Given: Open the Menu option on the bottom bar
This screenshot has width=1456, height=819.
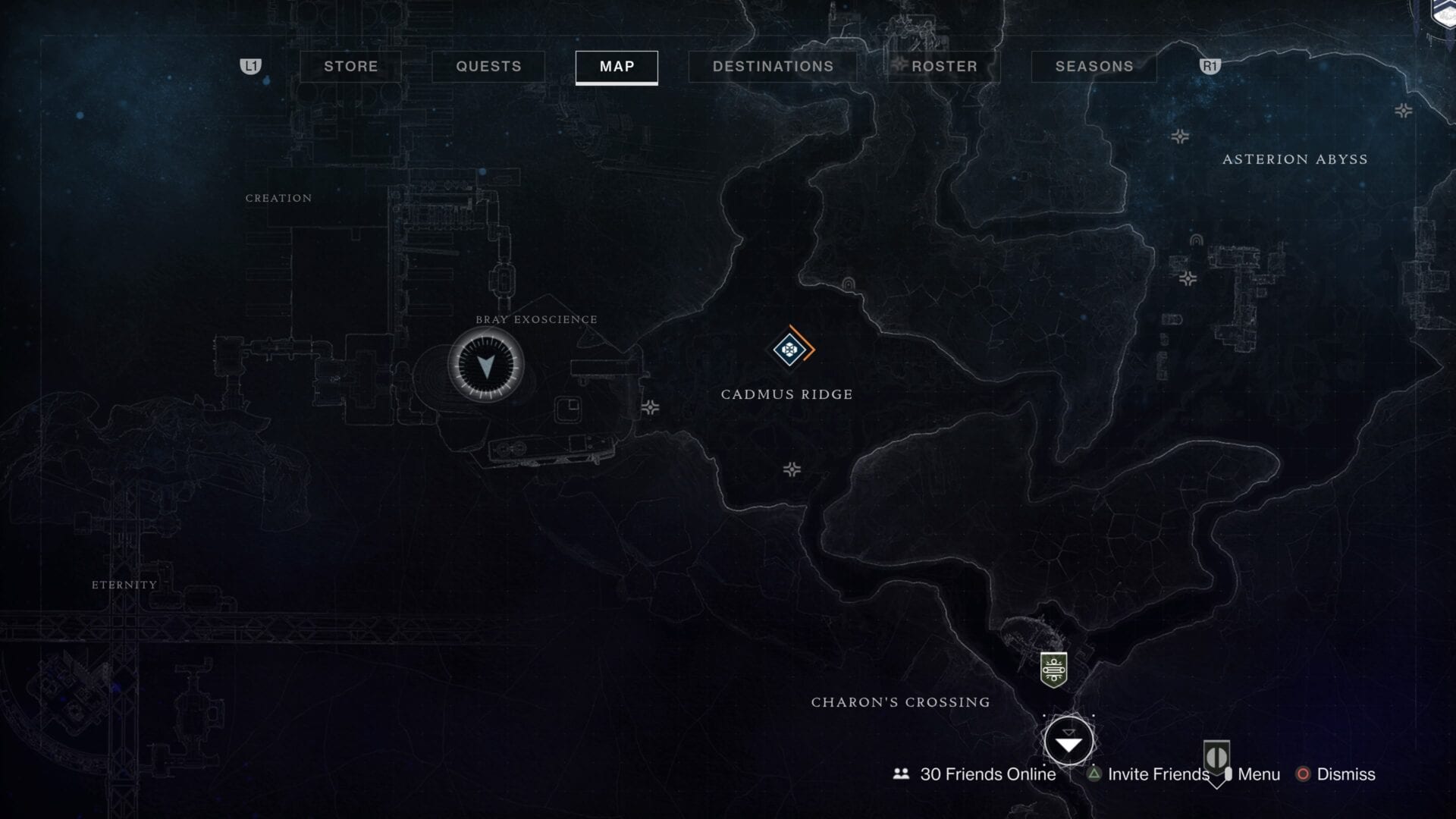Looking at the screenshot, I should click(x=1257, y=775).
